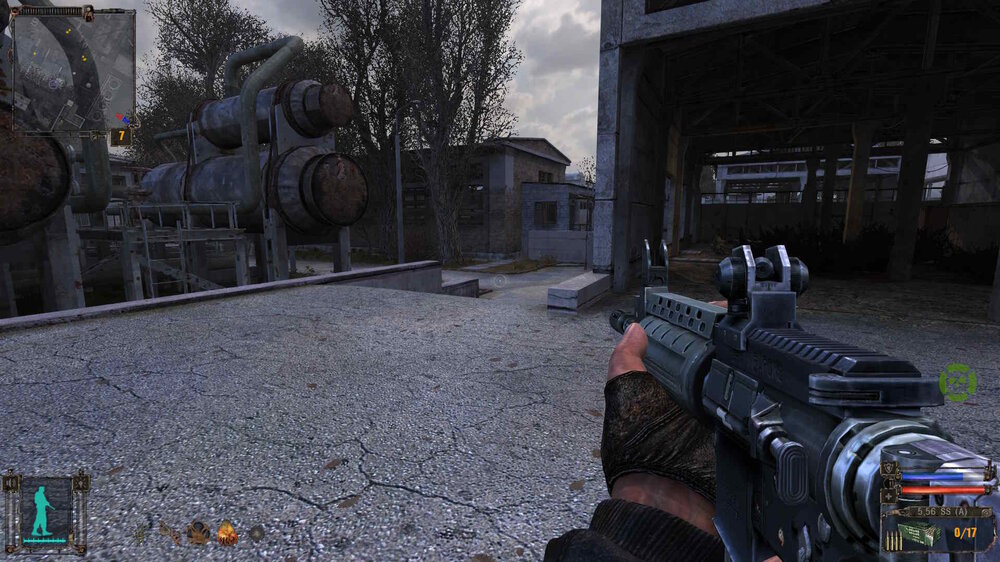Click the yellow contact counter showing 7
Image resolution: width=1000 pixels, height=562 pixels.
coord(121,135)
